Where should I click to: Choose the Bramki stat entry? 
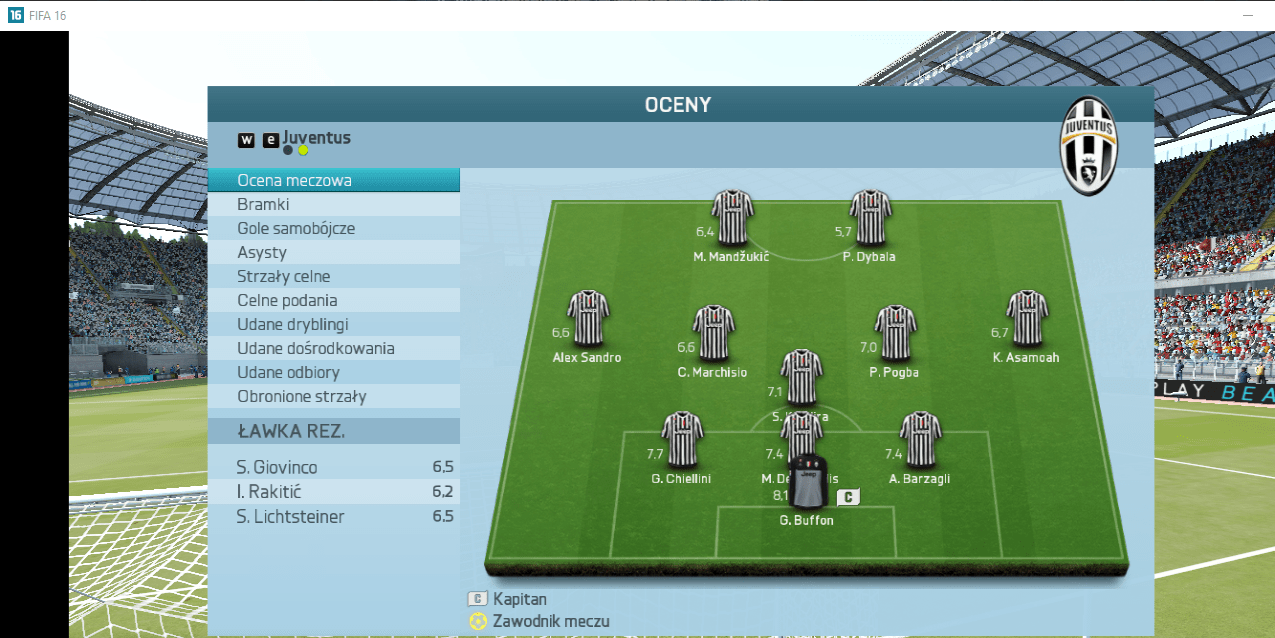coord(333,205)
